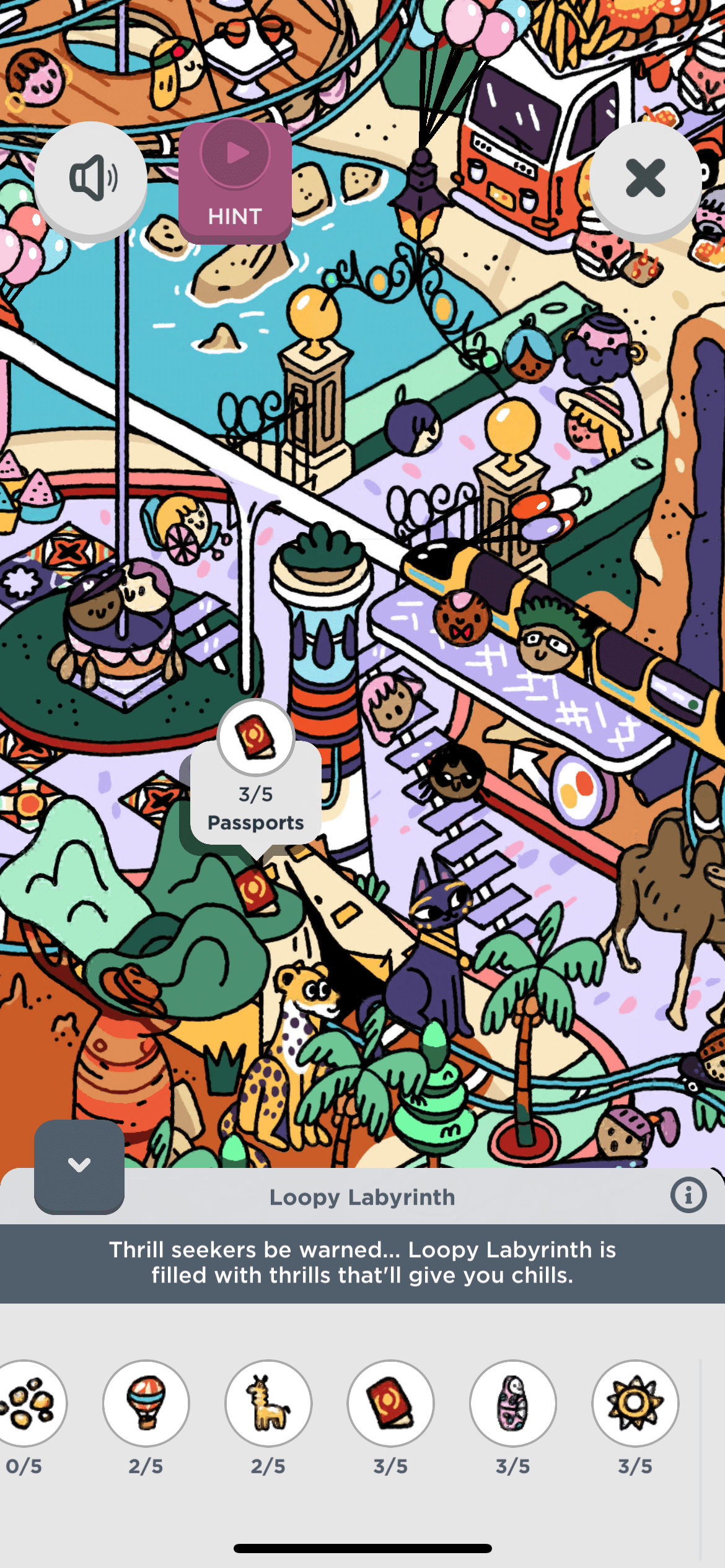Choose the nesting doll item tracker
725x1568 pixels.
click(512, 1403)
